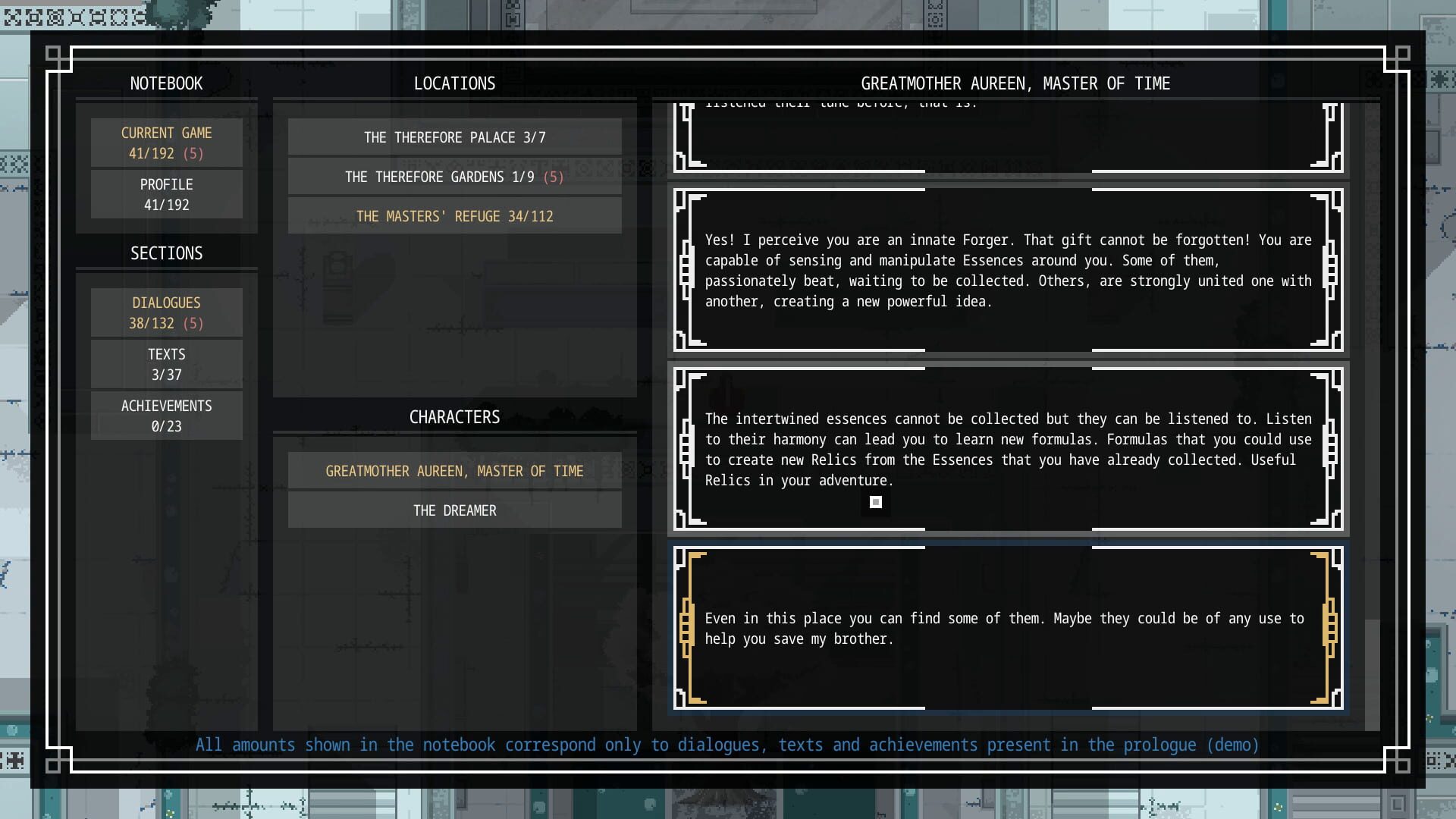1456x819 pixels.
Task: Select the DIALOGUES 38/132 section
Action: tap(166, 312)
